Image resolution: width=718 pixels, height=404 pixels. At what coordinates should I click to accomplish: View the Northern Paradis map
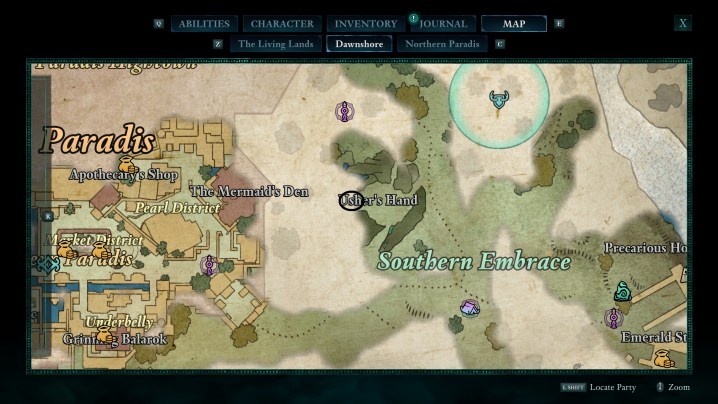(442, 44)
